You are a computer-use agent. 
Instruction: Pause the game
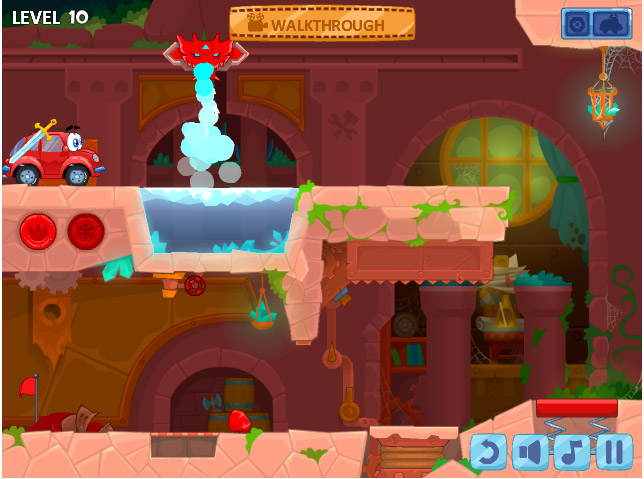[x=614, y=452]
